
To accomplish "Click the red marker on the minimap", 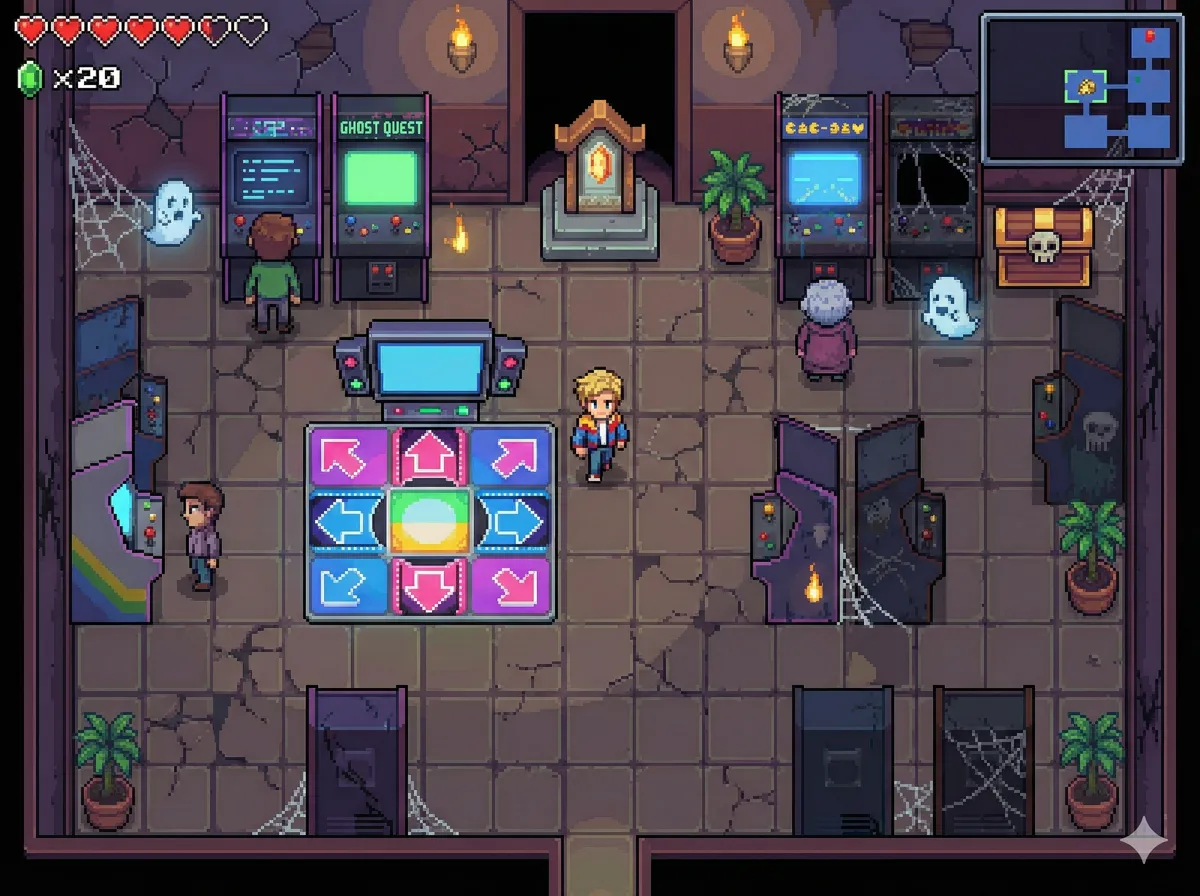I will [1150, 37].
